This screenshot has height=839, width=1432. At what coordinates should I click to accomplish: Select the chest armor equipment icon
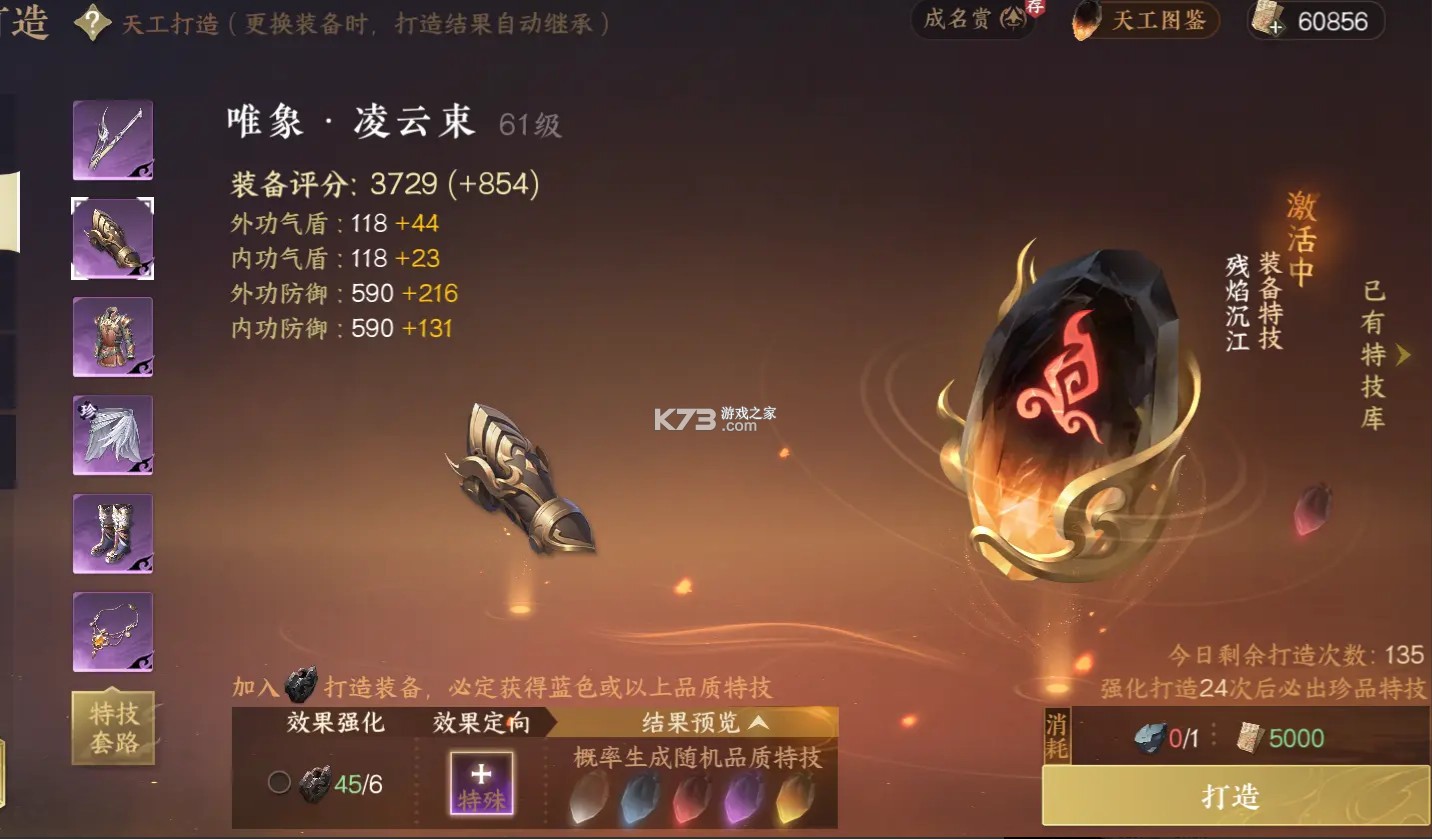(x=112, y=337)
